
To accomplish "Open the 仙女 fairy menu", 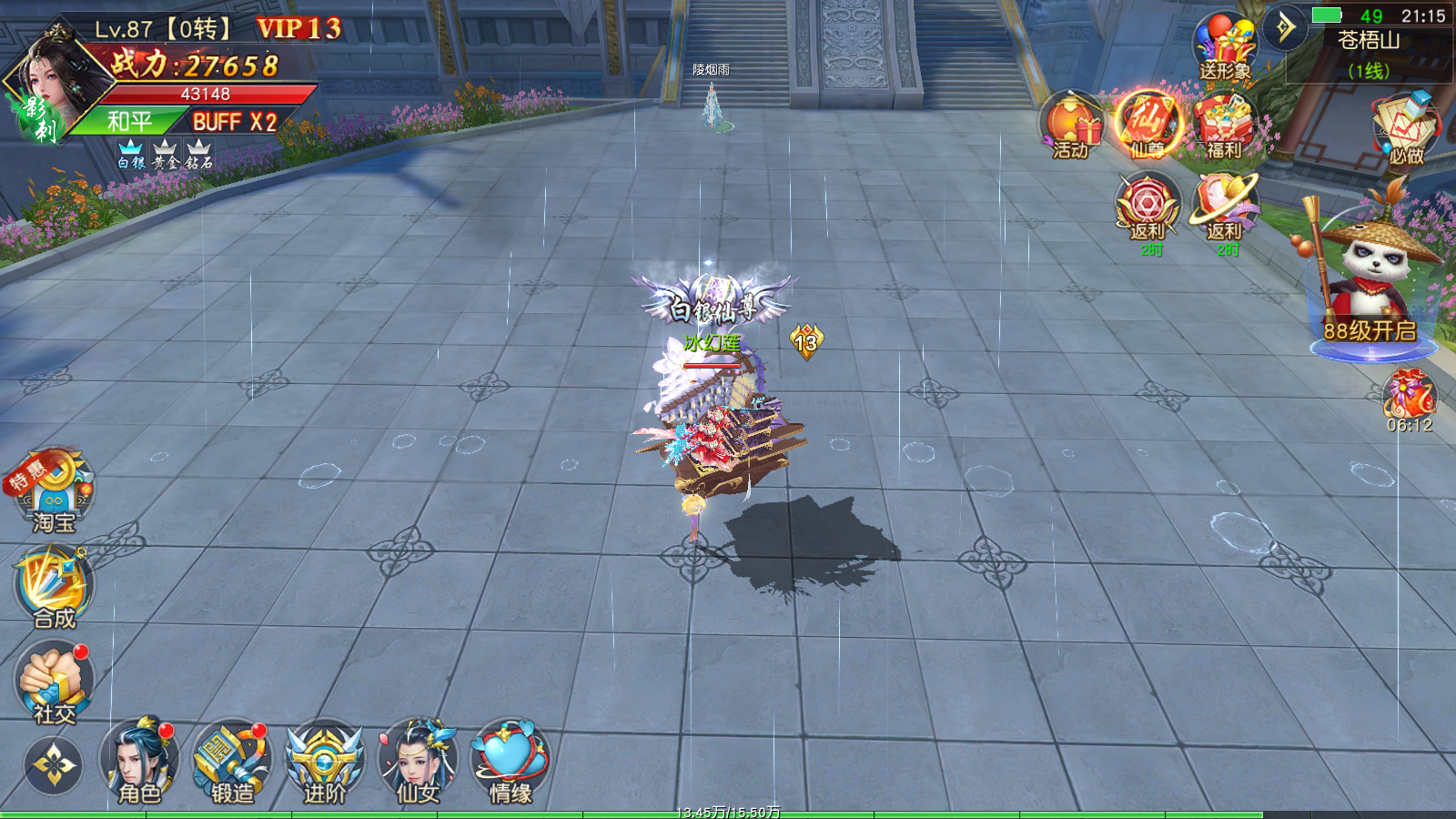I will click(418, 763).
